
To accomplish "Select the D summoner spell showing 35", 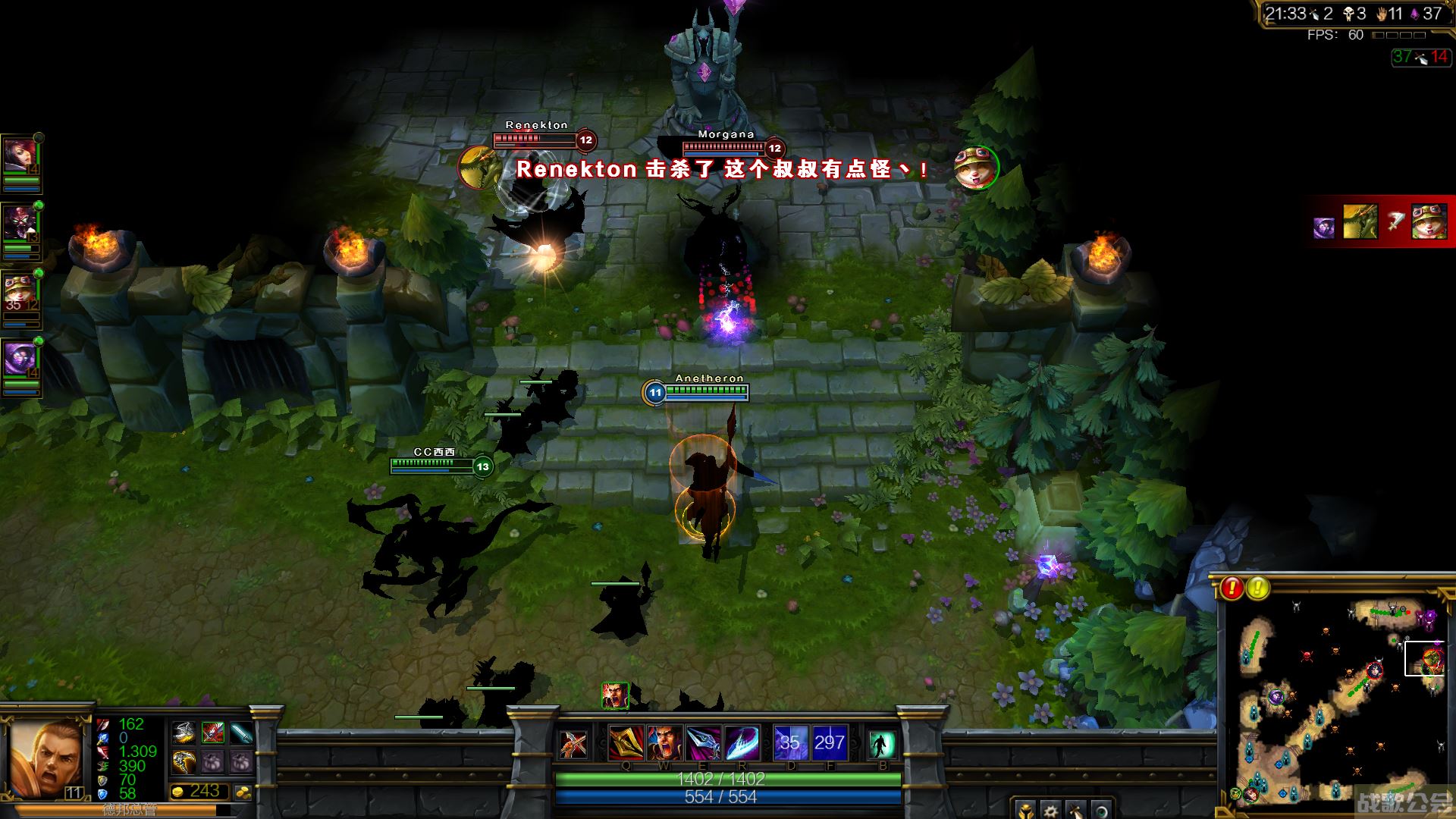I will pyautogui.click(x=789, y=742).
